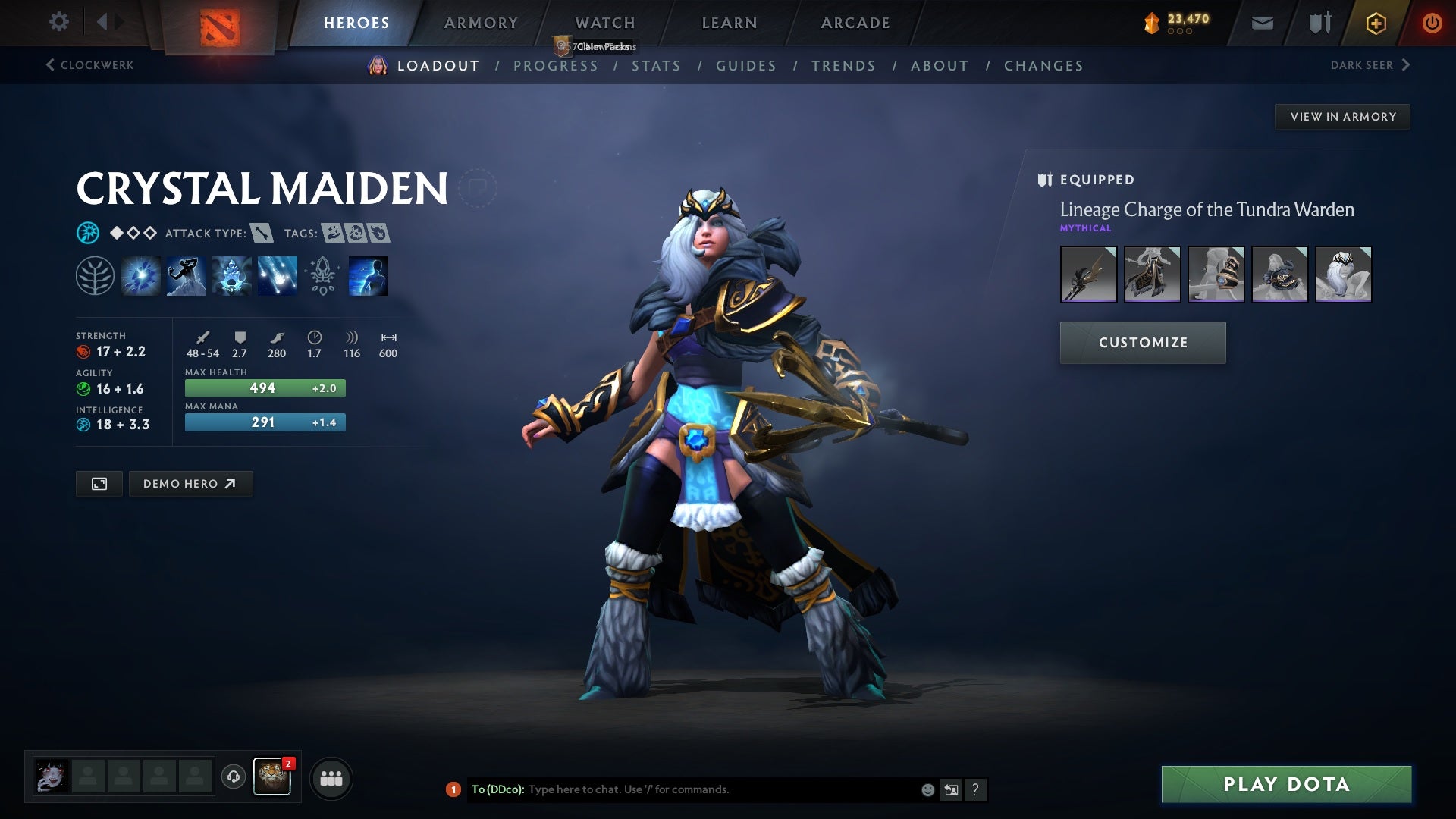Switch to the ARMORY tab
The height and width of the screenshot is (819, 1456).
click(x=481, y=22)
